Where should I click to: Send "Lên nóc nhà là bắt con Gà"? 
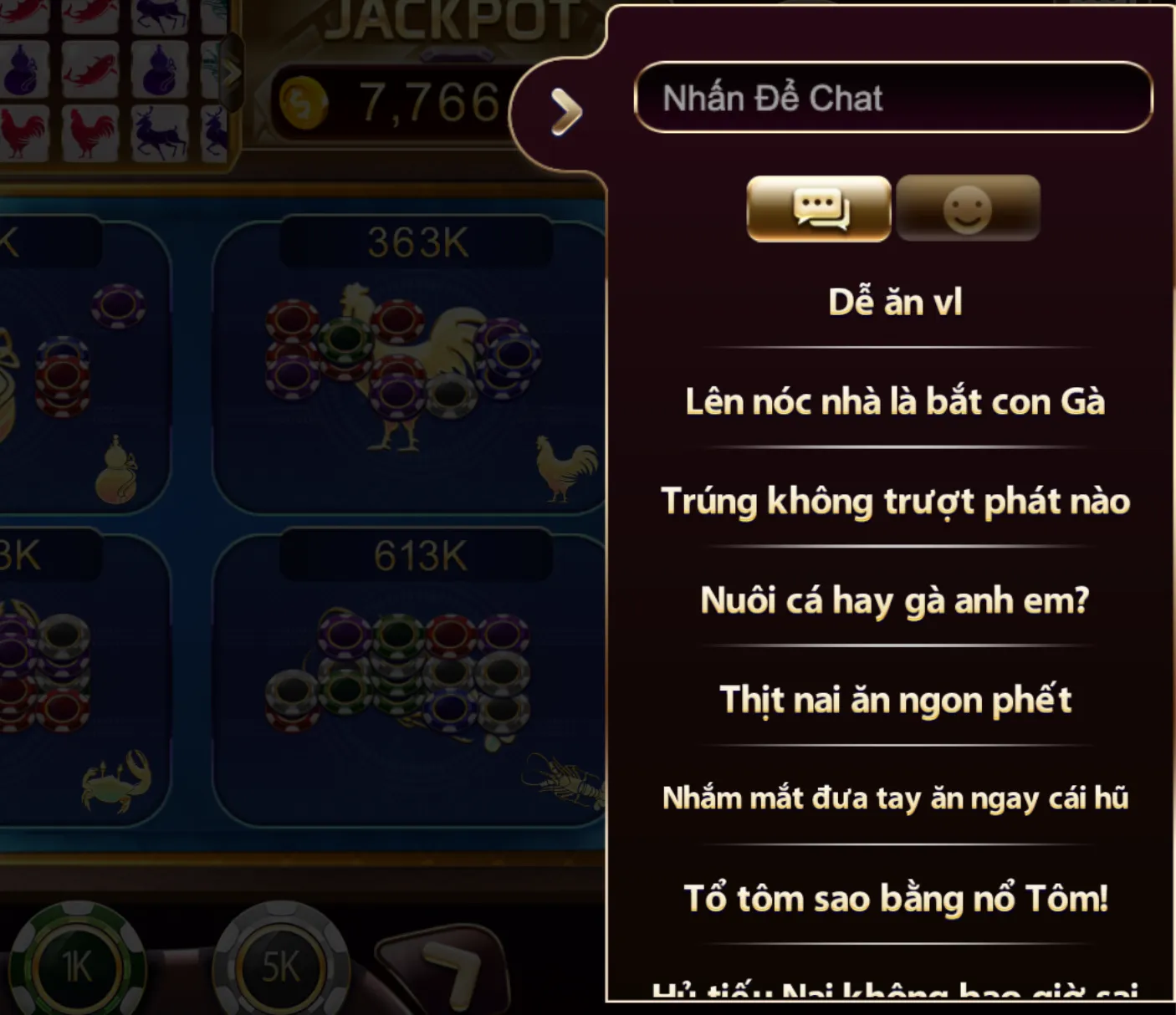[894, 401]
